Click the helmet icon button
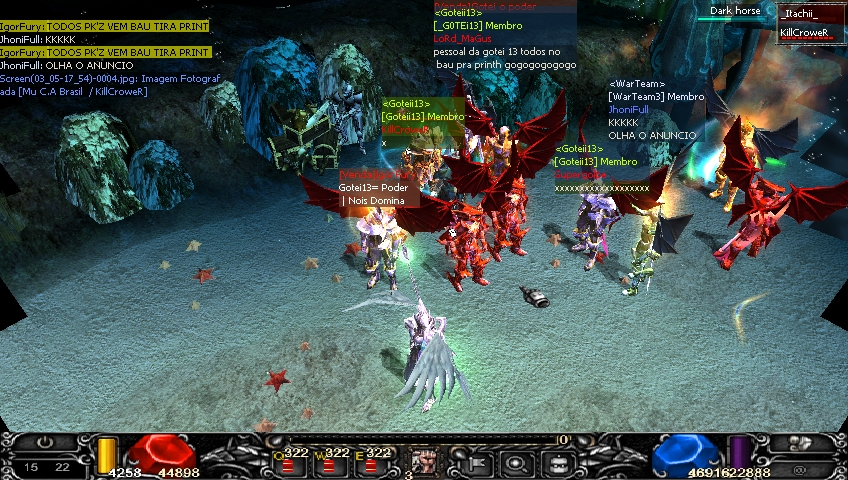 [801, 443]
